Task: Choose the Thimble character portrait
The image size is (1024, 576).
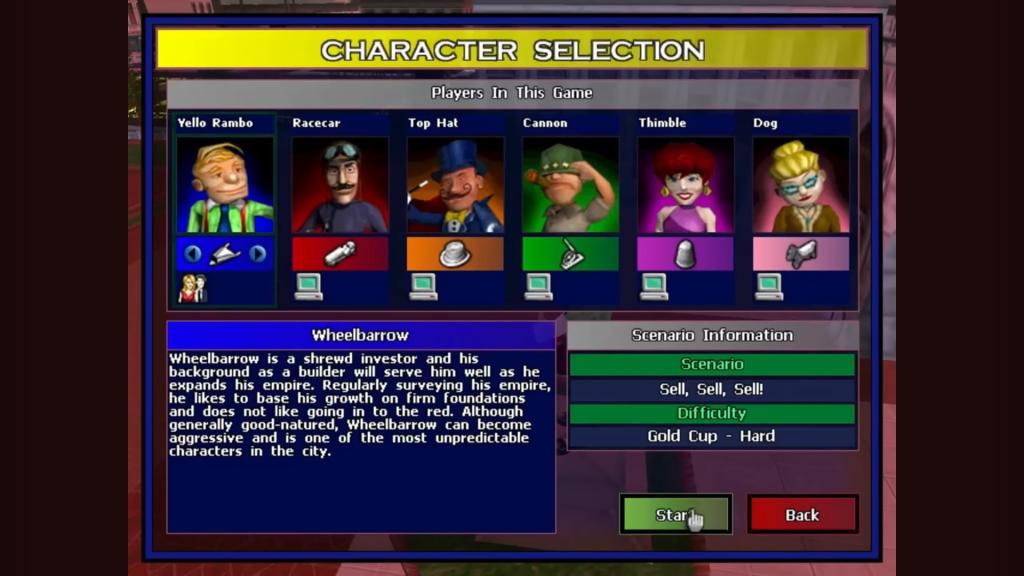Action: 685,185
